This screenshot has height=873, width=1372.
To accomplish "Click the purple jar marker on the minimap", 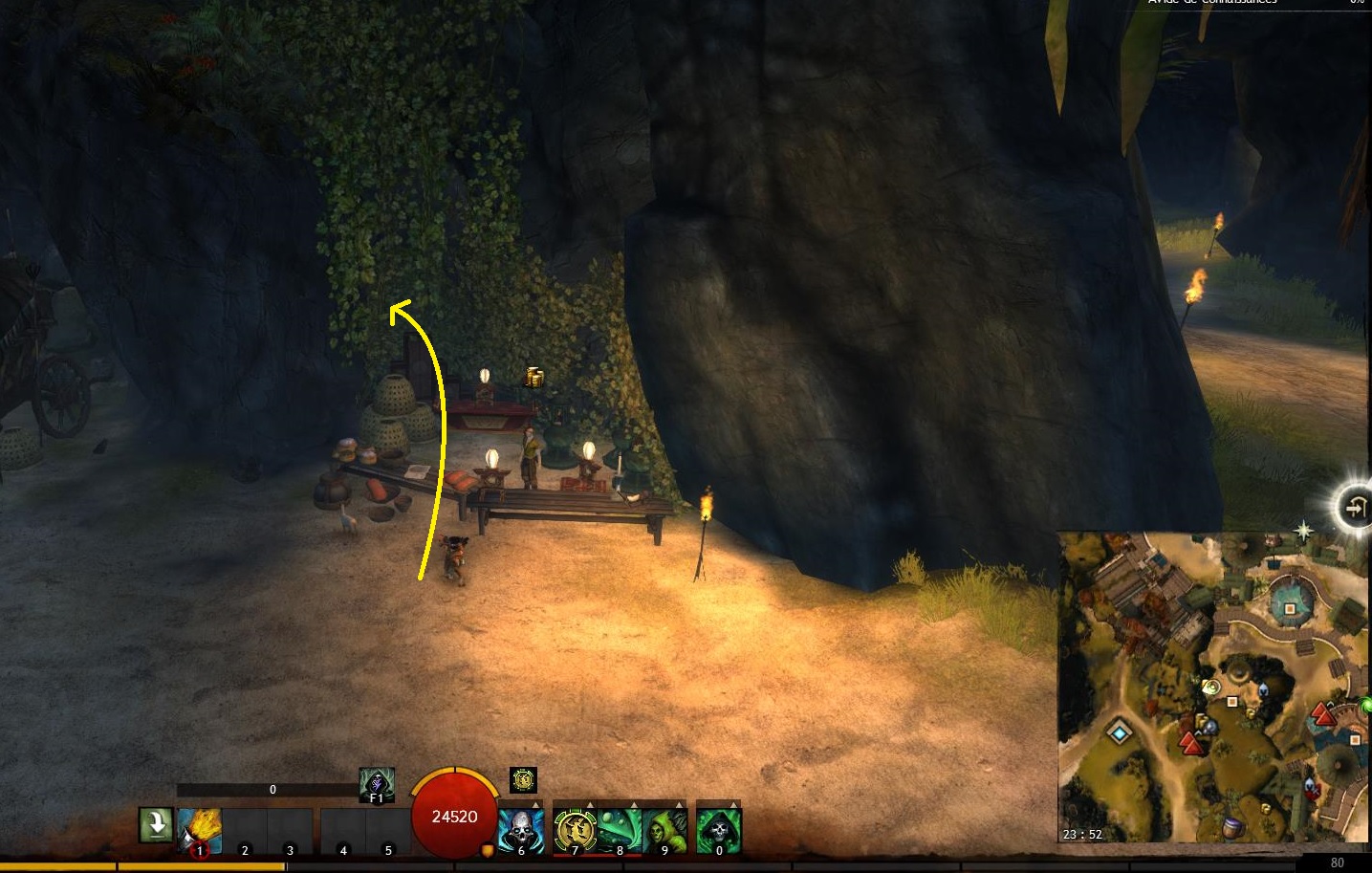I will [x=1232, y=826].
